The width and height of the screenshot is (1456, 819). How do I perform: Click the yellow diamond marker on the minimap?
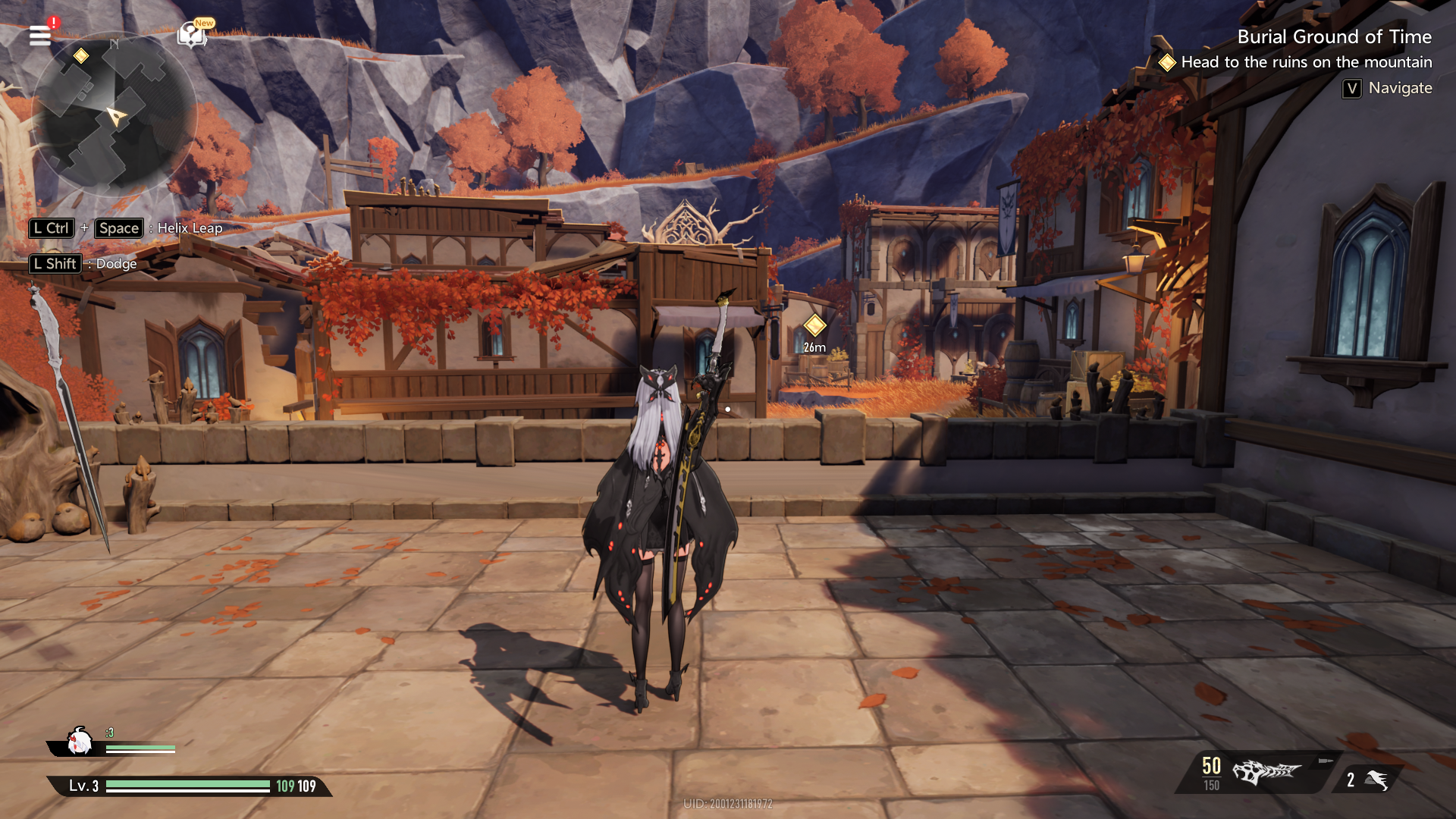point(81,55)
